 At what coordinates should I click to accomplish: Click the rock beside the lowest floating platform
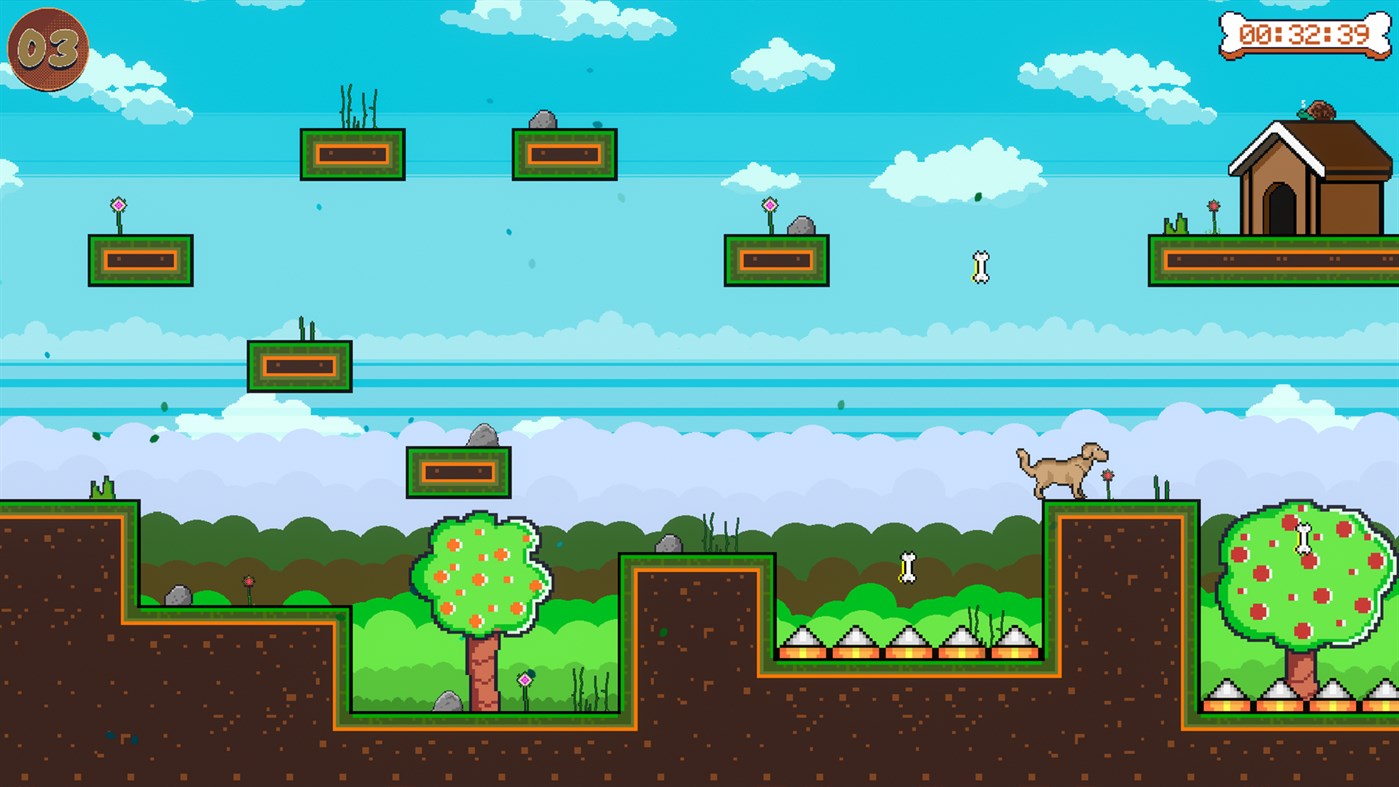pyautogui.click(x=485, y=437)
